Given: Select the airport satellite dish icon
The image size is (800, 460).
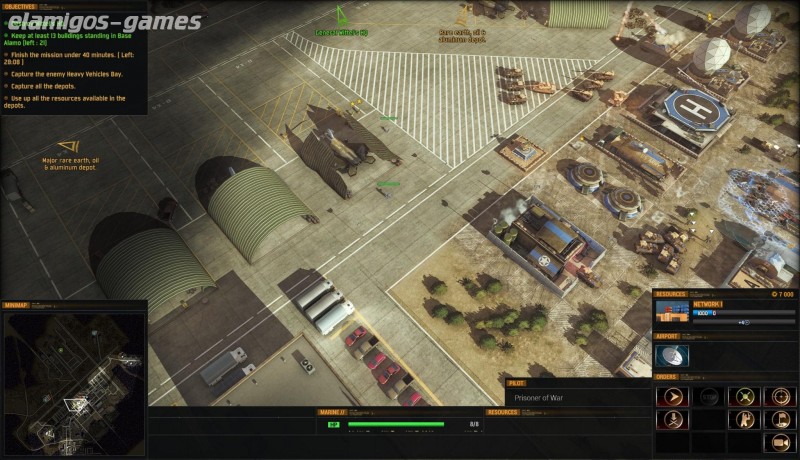Looking at the screenshot, I should (x=672, y=355).
